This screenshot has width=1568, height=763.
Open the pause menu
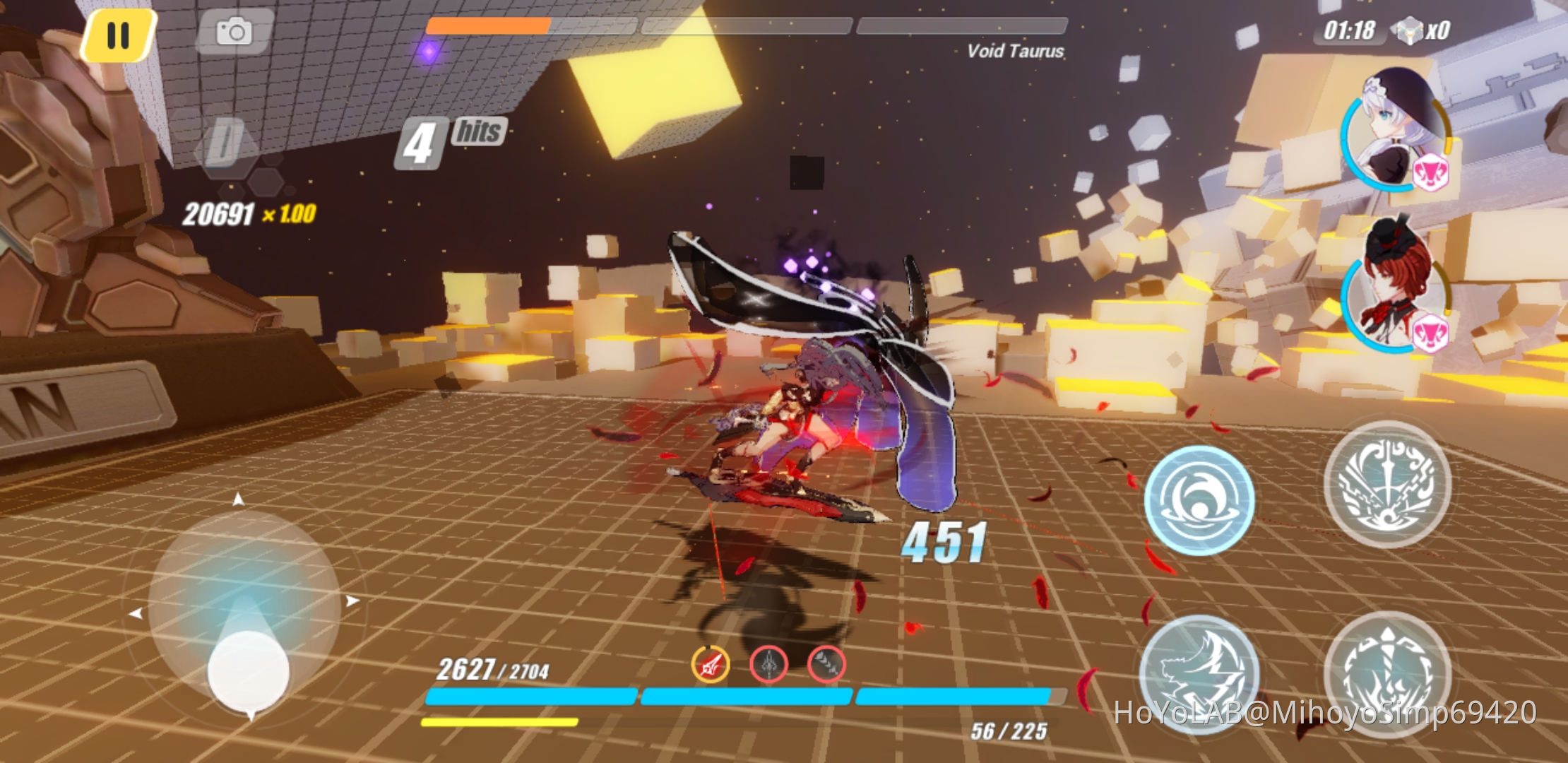tap(117, 35)
